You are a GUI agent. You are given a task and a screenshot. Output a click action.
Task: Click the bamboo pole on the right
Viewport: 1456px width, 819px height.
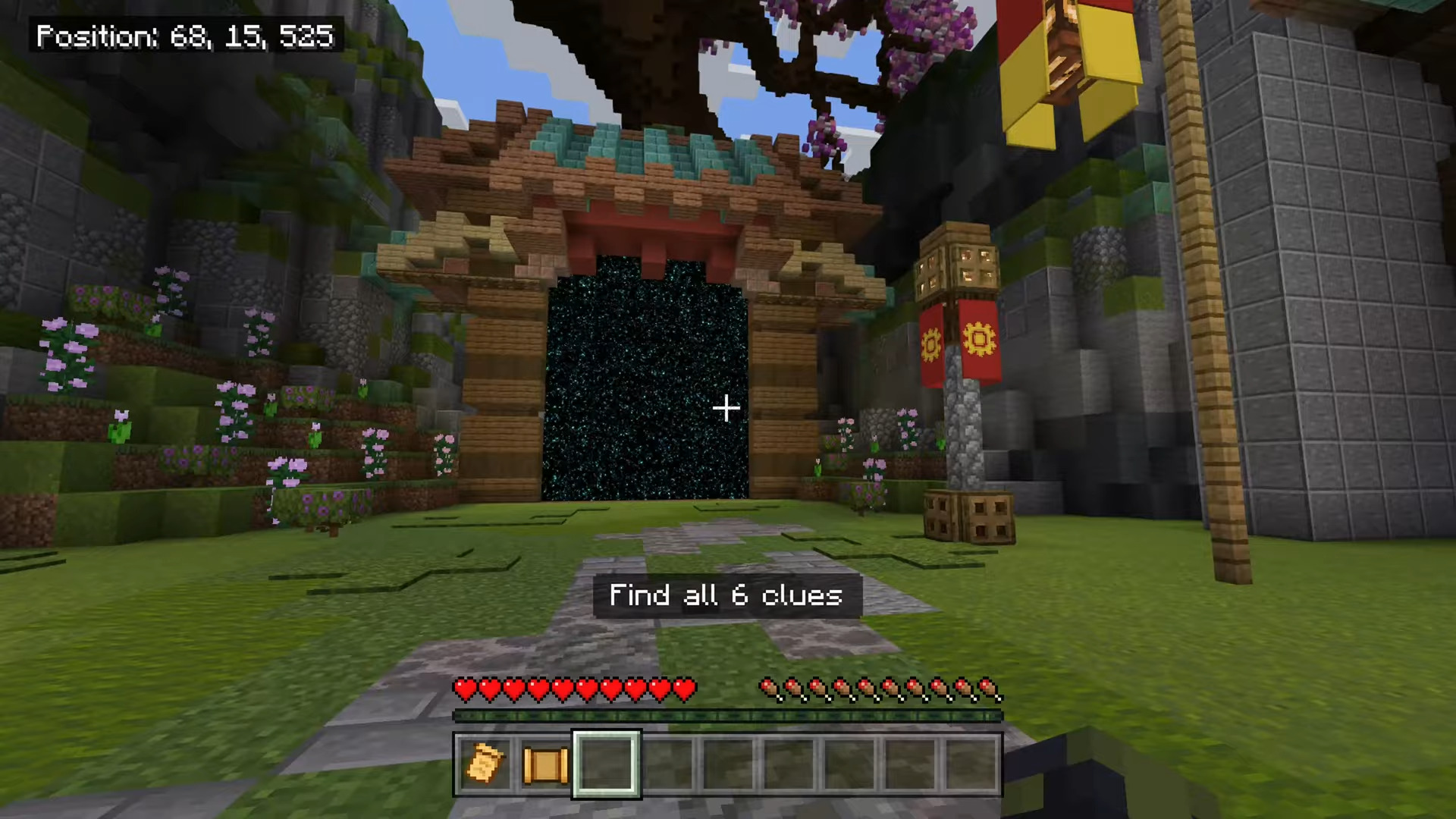tap(1213, 341)
